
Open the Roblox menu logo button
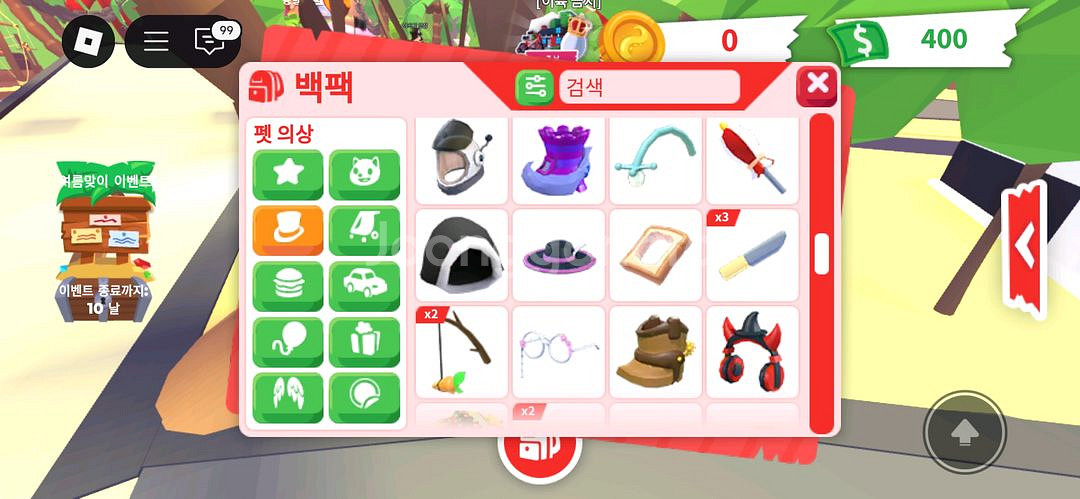88,41
